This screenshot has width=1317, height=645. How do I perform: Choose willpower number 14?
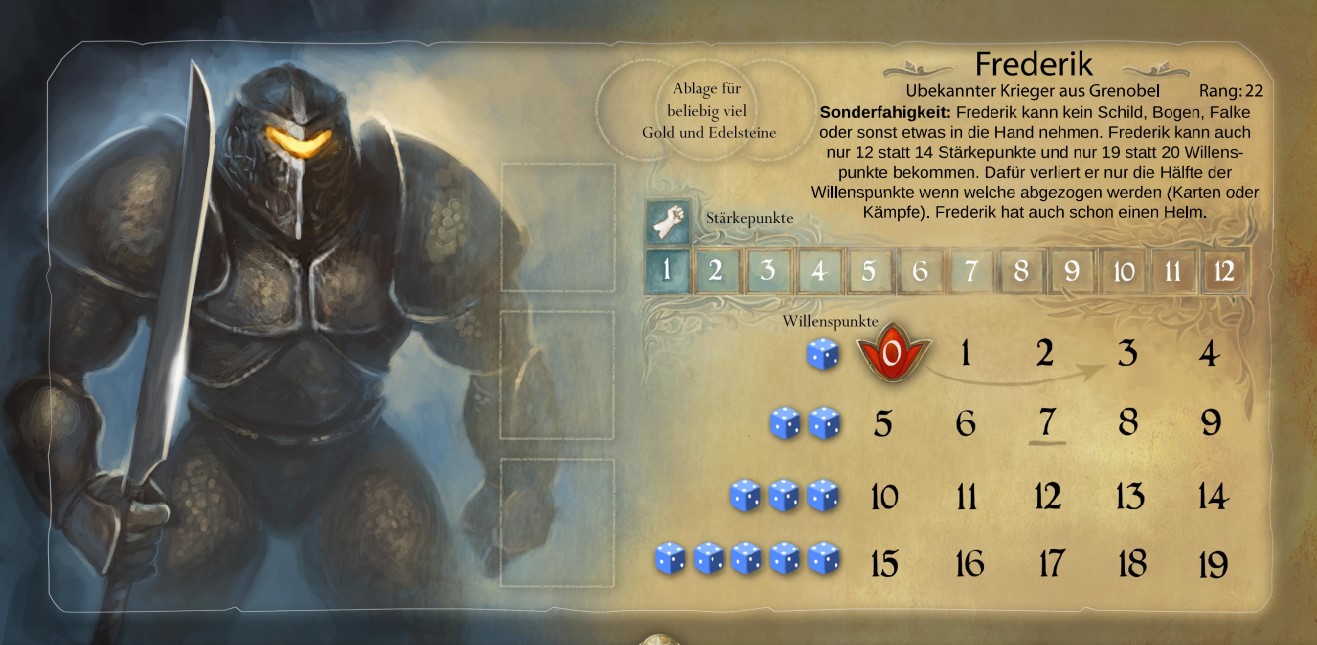1211,496
